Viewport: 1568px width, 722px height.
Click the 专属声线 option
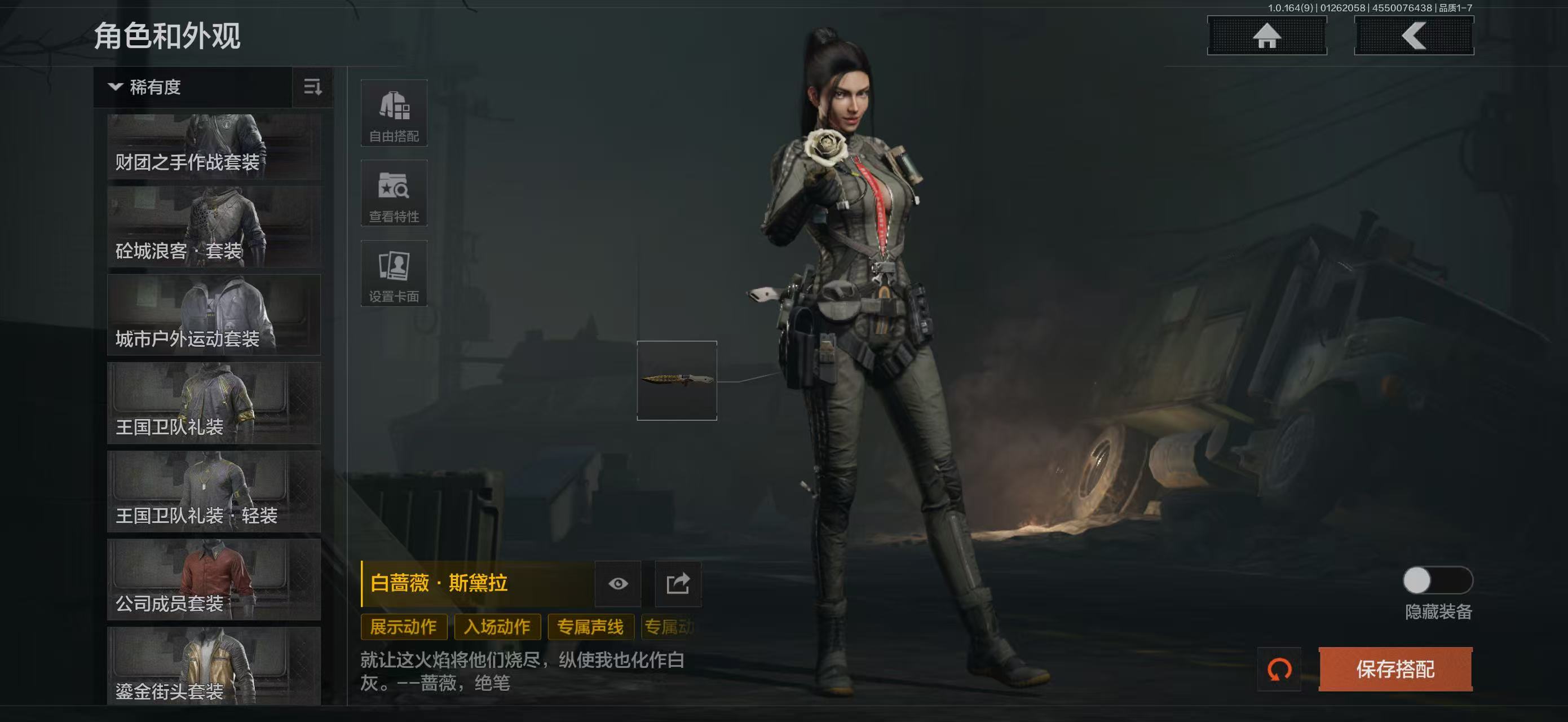pyautogui.click(x=591, y=627)
